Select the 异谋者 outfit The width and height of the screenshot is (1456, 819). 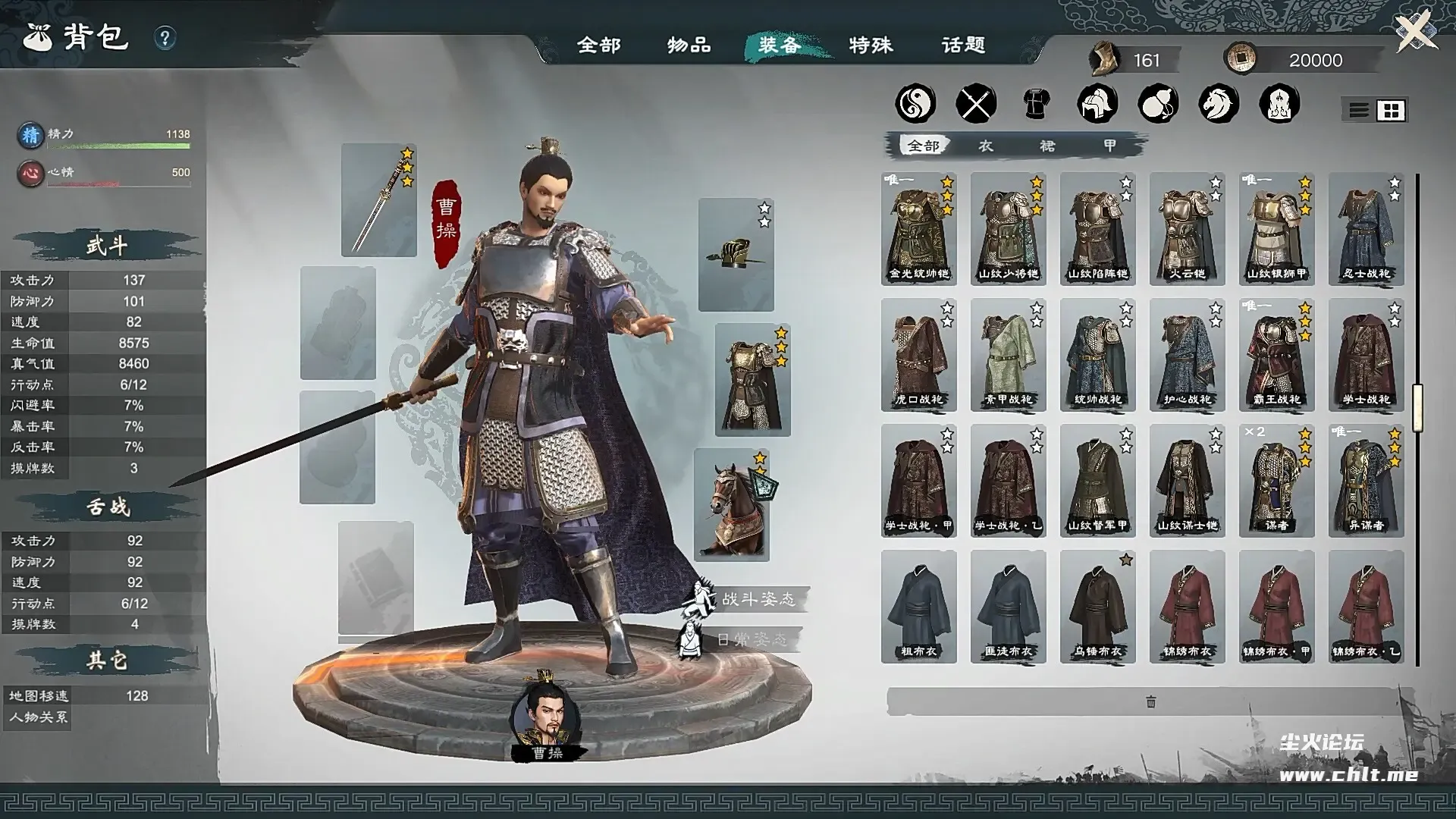click(1366, 481)
